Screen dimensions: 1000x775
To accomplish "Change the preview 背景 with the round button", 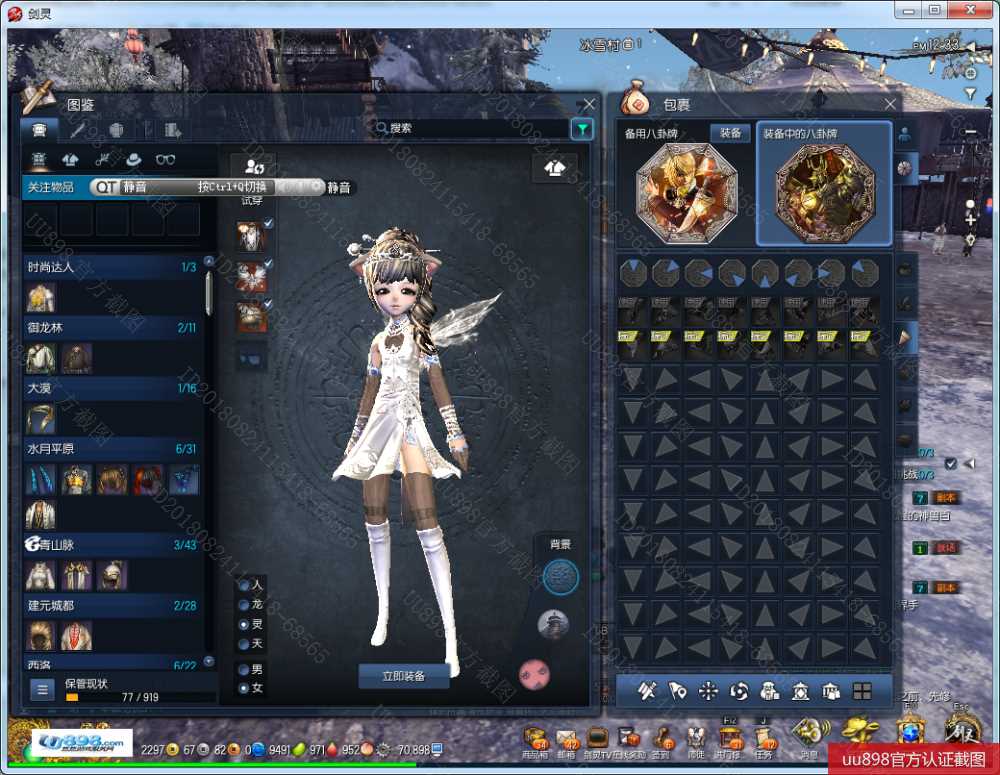I will click(x=560, y=575).
